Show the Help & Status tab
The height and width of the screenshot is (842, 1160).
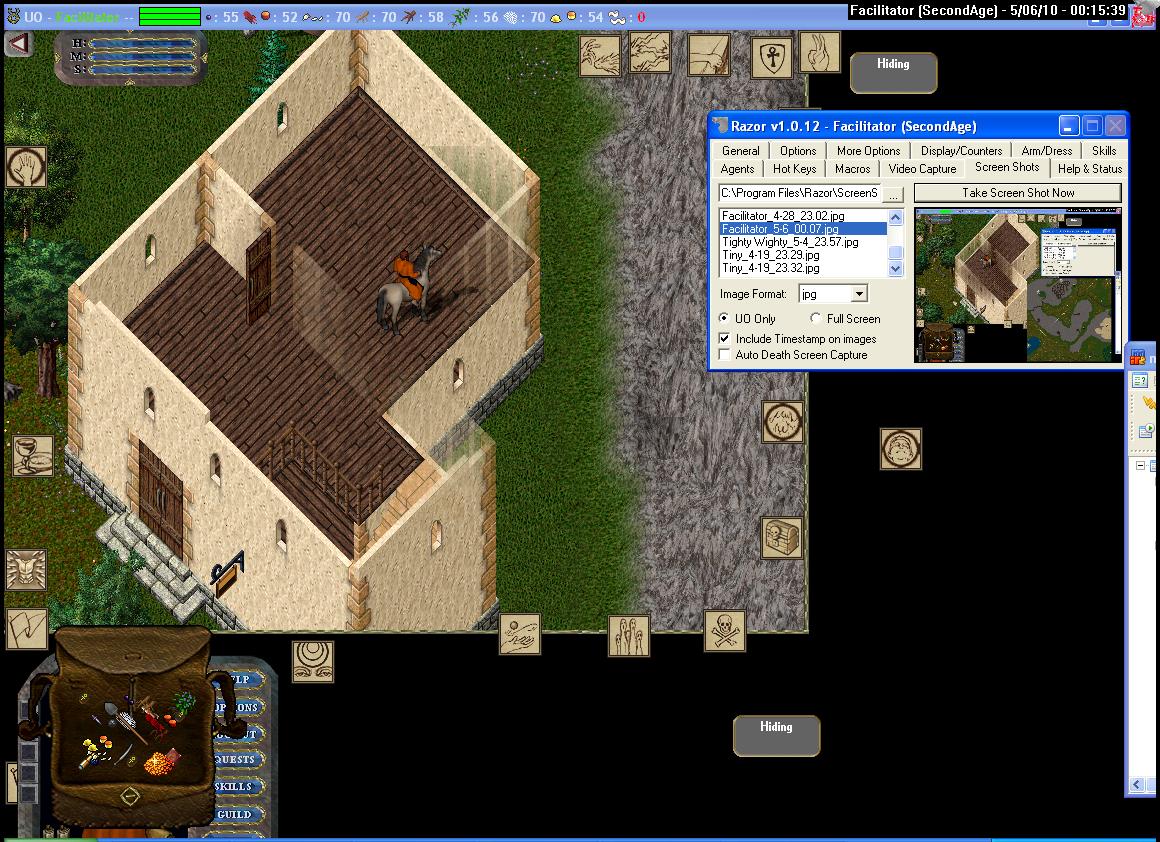point(1089,169)
